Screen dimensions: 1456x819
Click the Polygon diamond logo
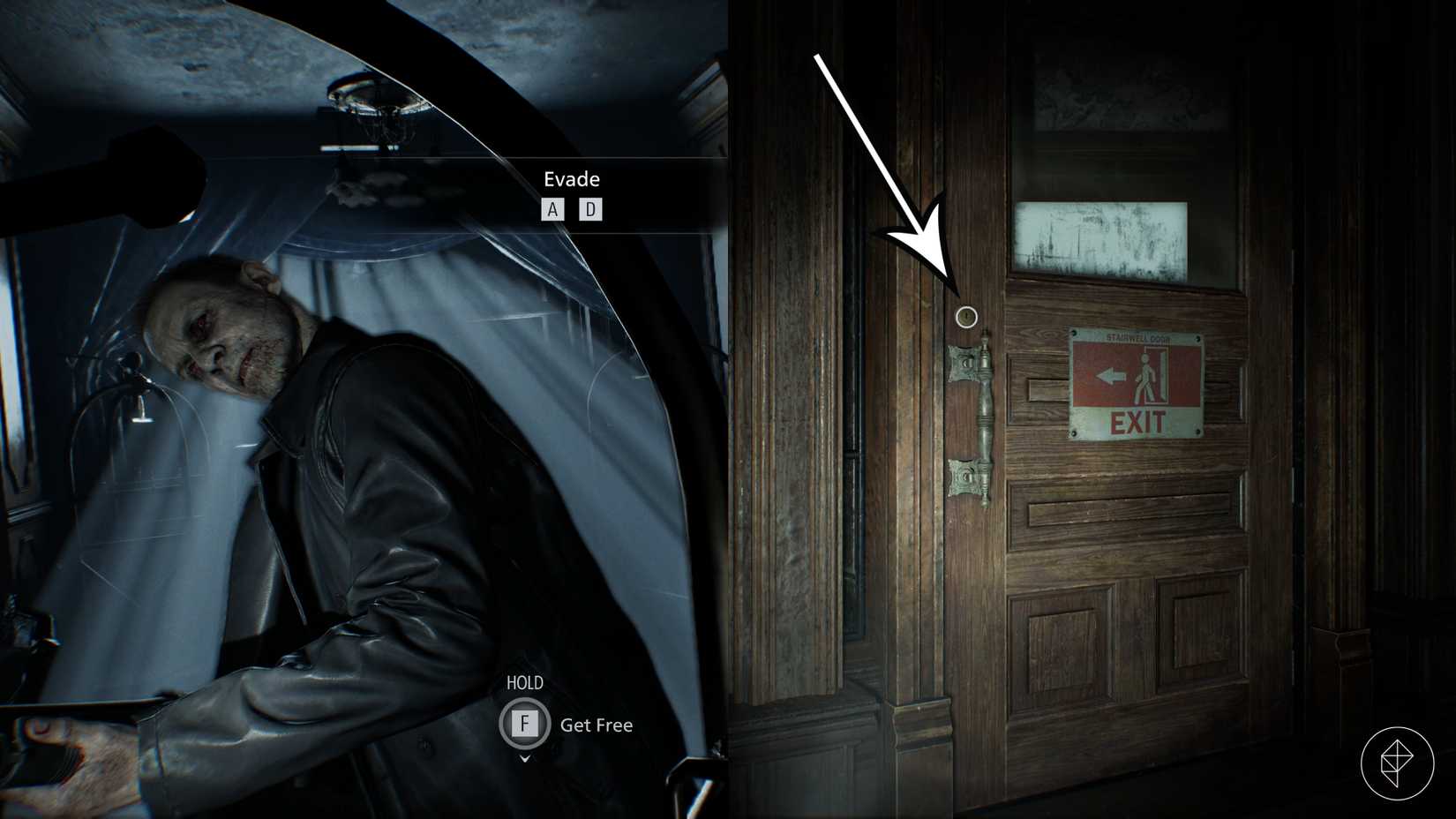1399,763
